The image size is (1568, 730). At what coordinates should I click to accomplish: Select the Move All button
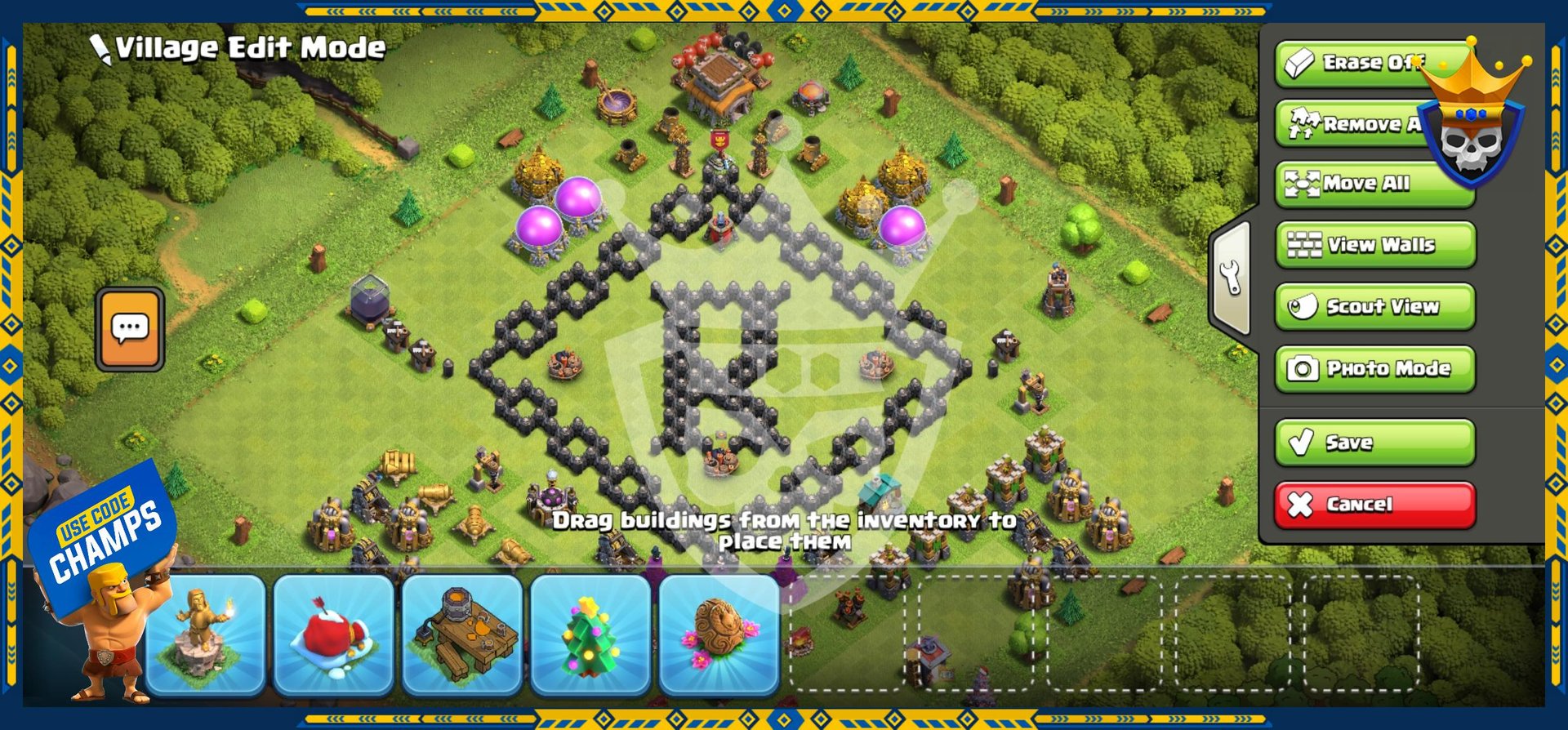click(x=1374, y=184)
